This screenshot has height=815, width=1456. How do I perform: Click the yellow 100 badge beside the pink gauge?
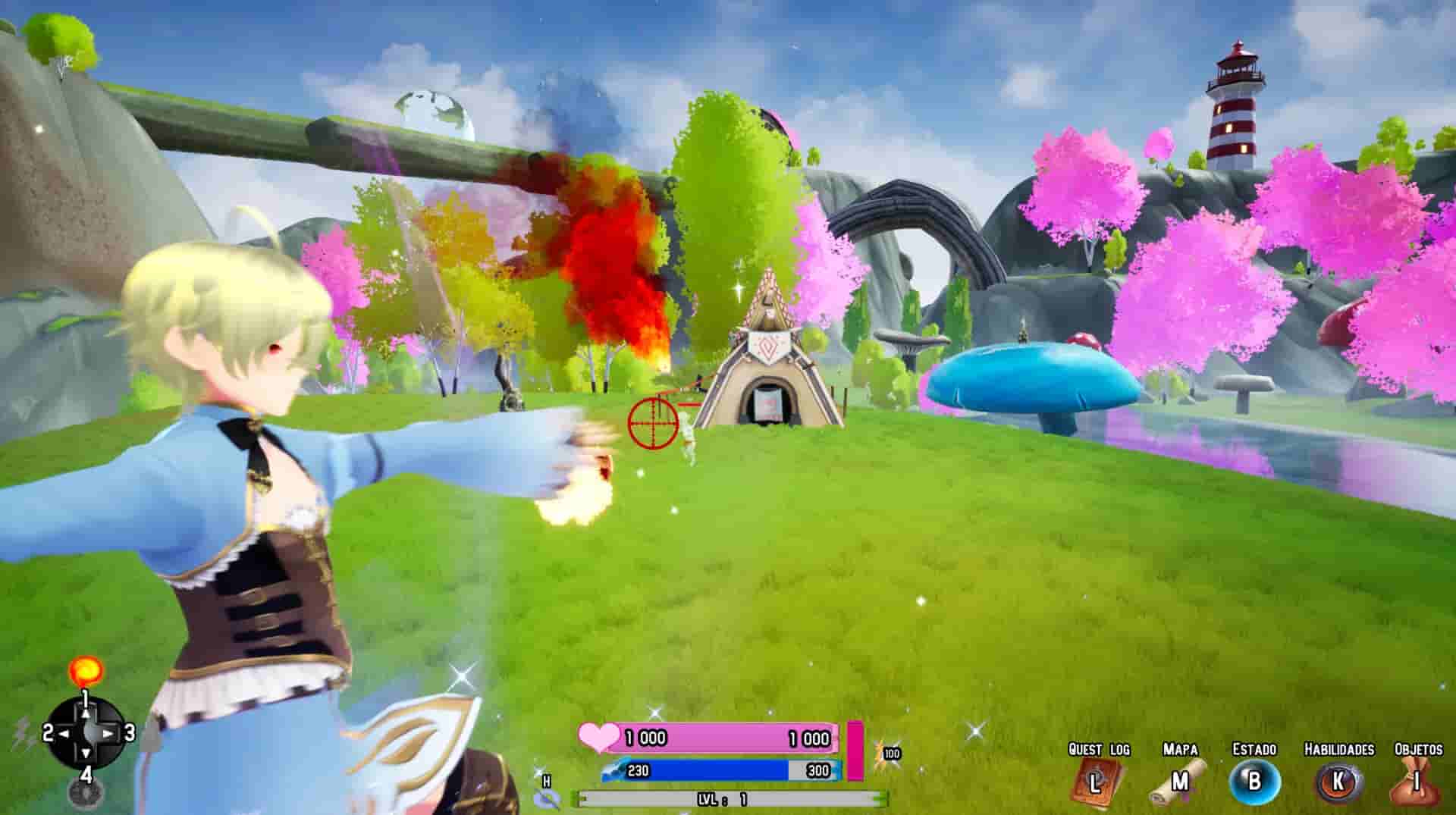pos(892,753)
